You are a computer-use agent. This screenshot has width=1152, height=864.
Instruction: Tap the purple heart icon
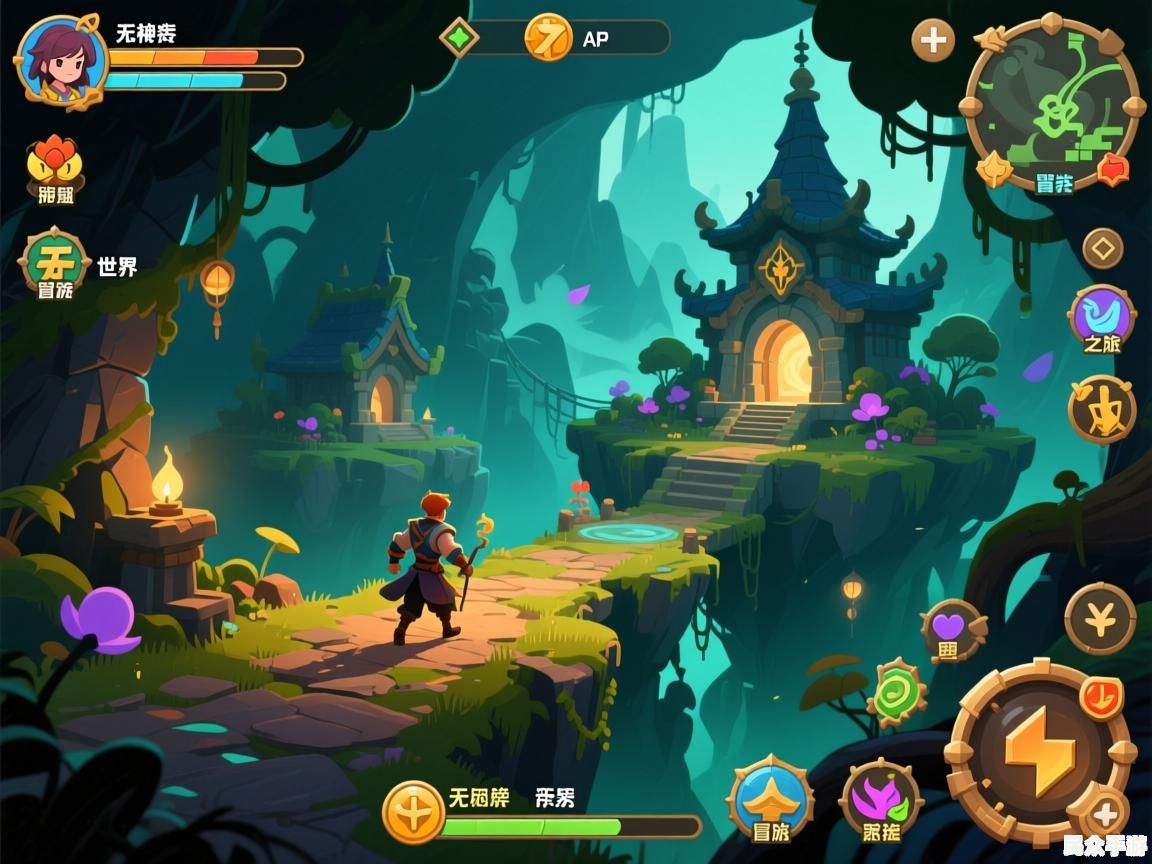coord(950,630)
